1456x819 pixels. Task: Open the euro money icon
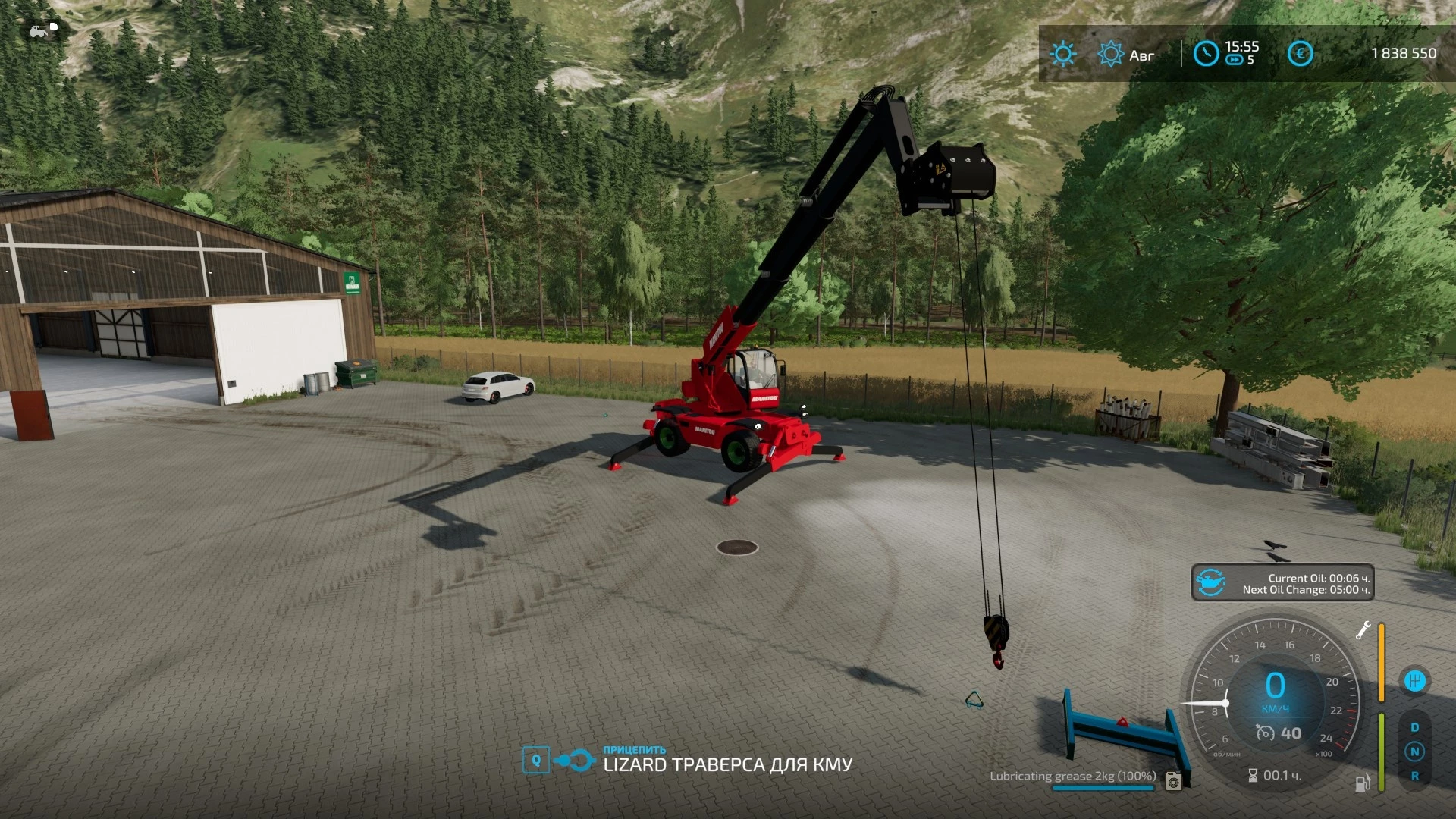coord(1300,54)
